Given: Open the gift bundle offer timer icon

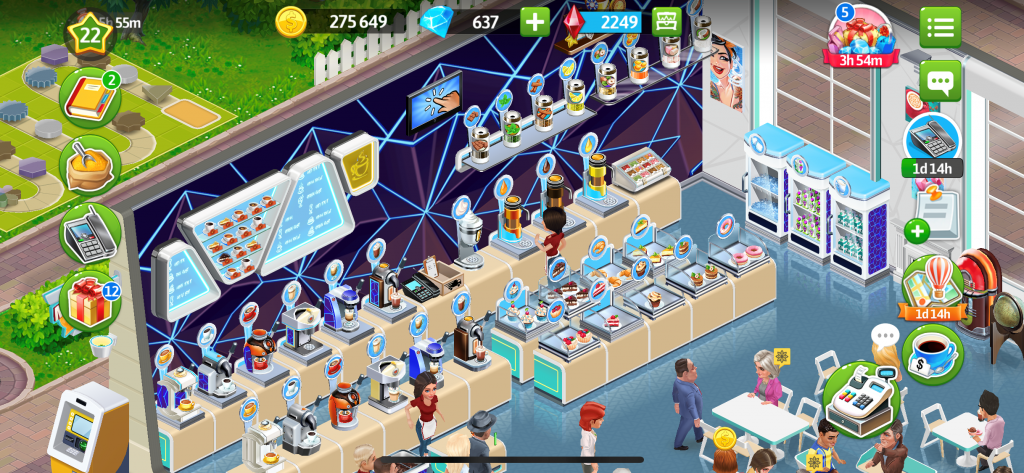Looking at the screenshot, I should [860, 37].
